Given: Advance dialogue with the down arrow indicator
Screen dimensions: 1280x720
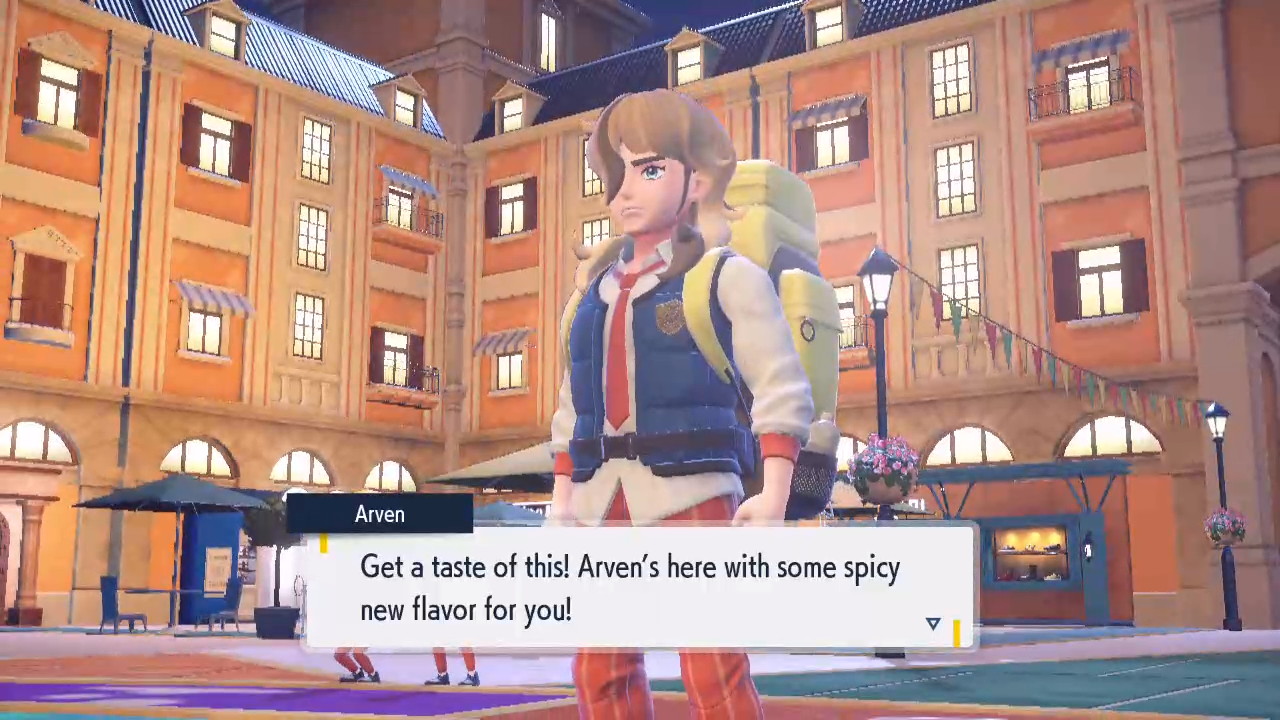Looking at the screenshot, I should click(933, 623).
